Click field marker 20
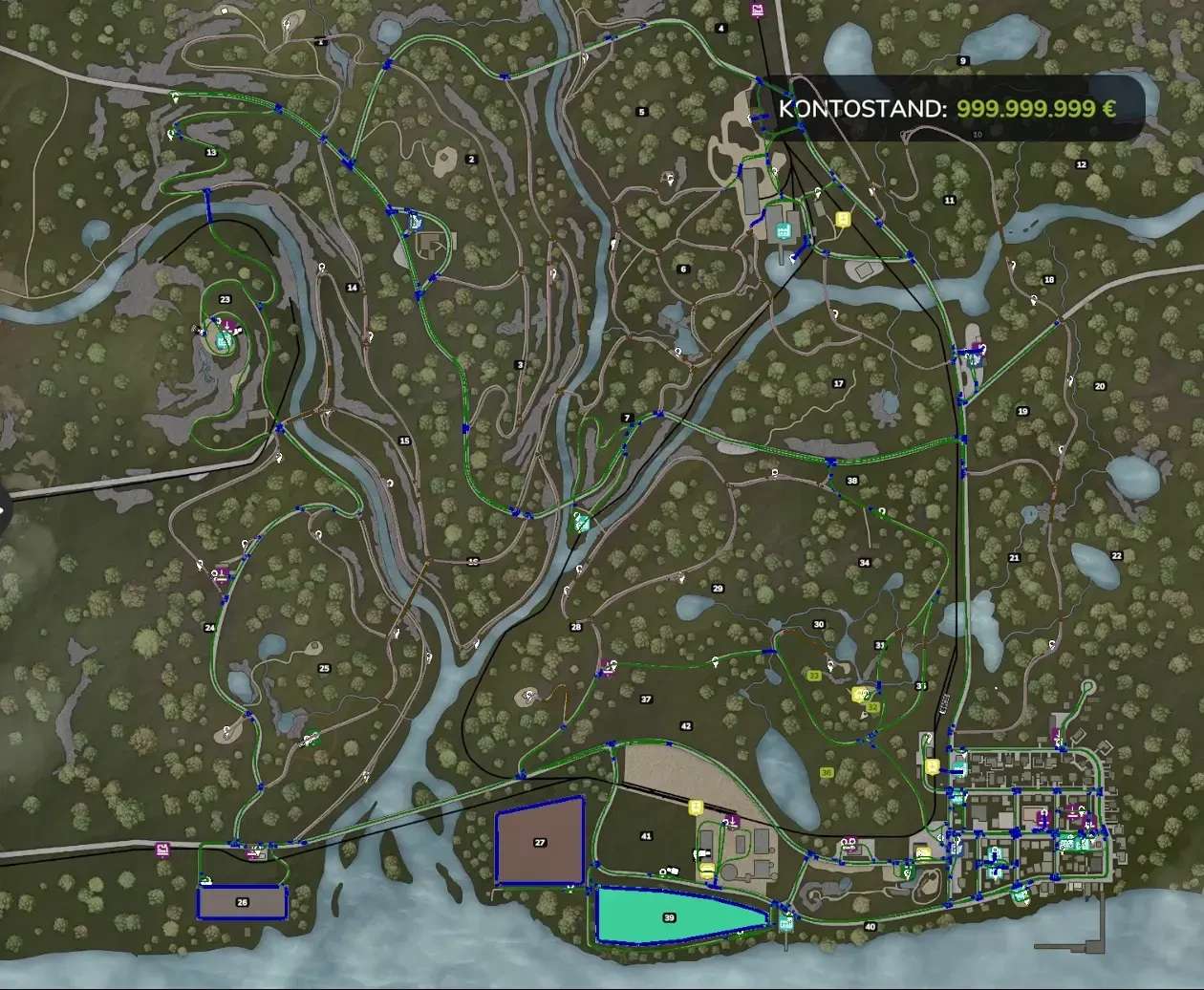This screenshot has height=990, width=1204. coord(1100,386)
